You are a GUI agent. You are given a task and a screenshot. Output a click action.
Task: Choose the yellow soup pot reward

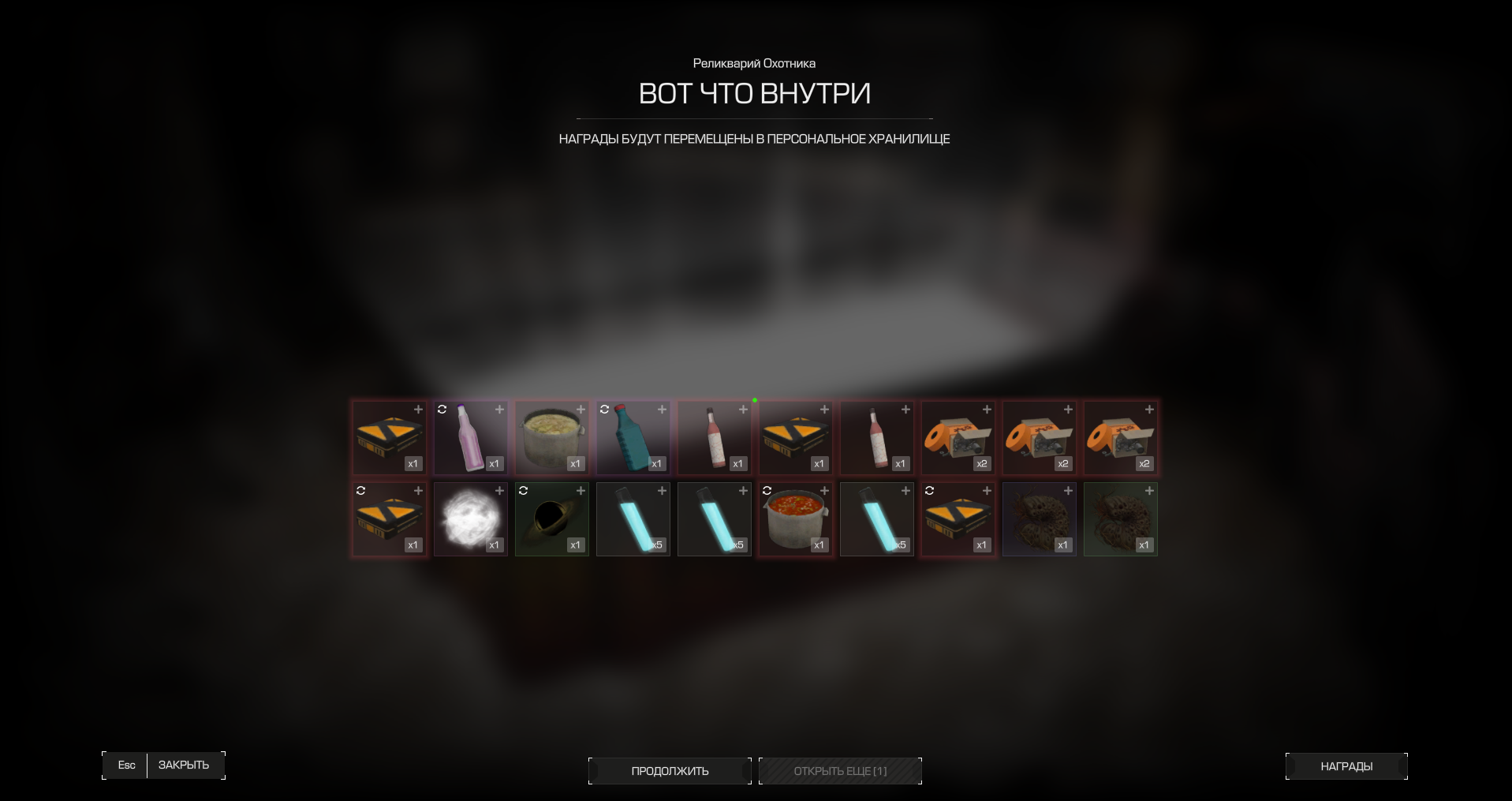coord(552,438)
